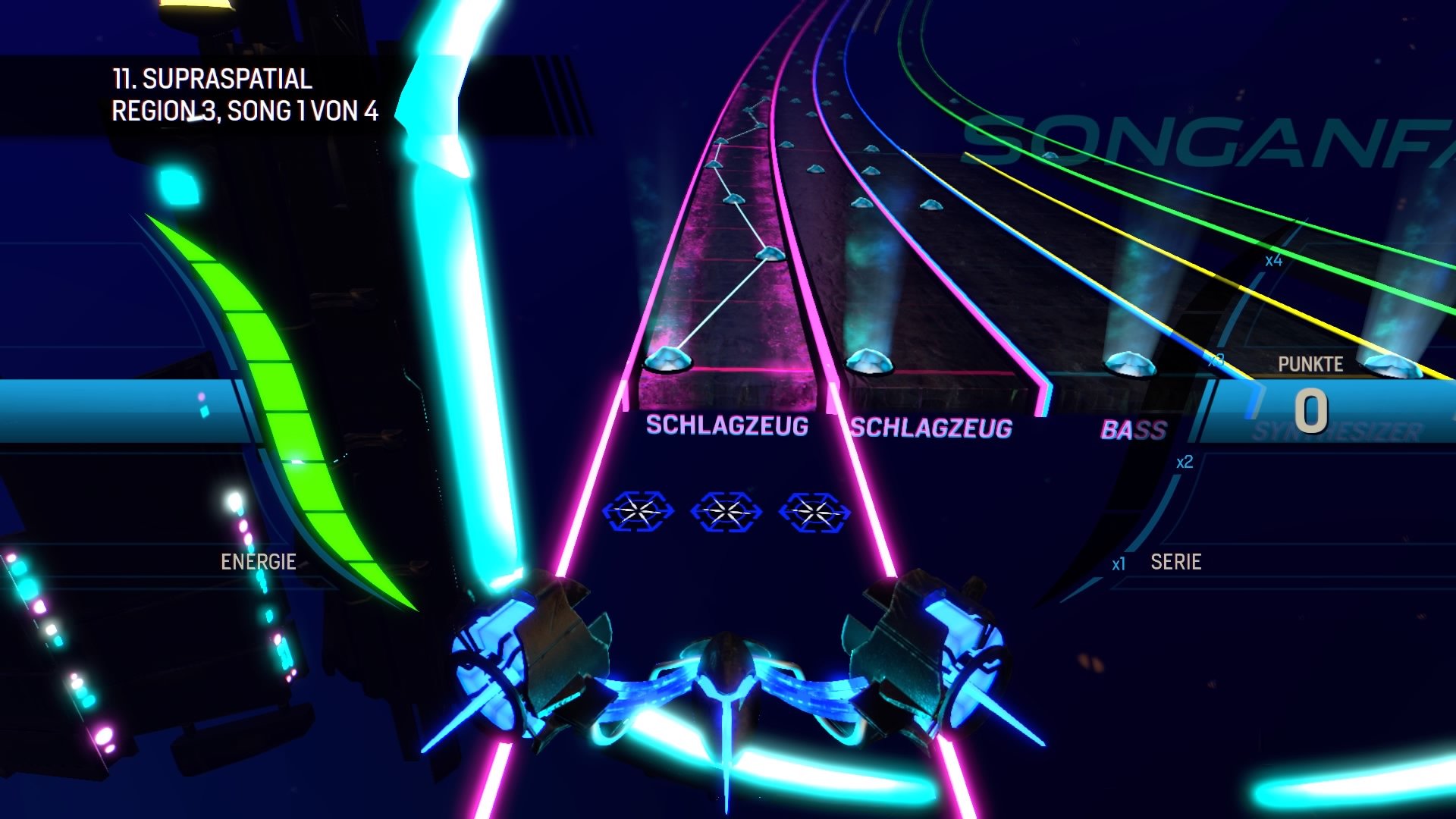Click the nearest gem on the pink Schlagzeug track

[669, 361]
